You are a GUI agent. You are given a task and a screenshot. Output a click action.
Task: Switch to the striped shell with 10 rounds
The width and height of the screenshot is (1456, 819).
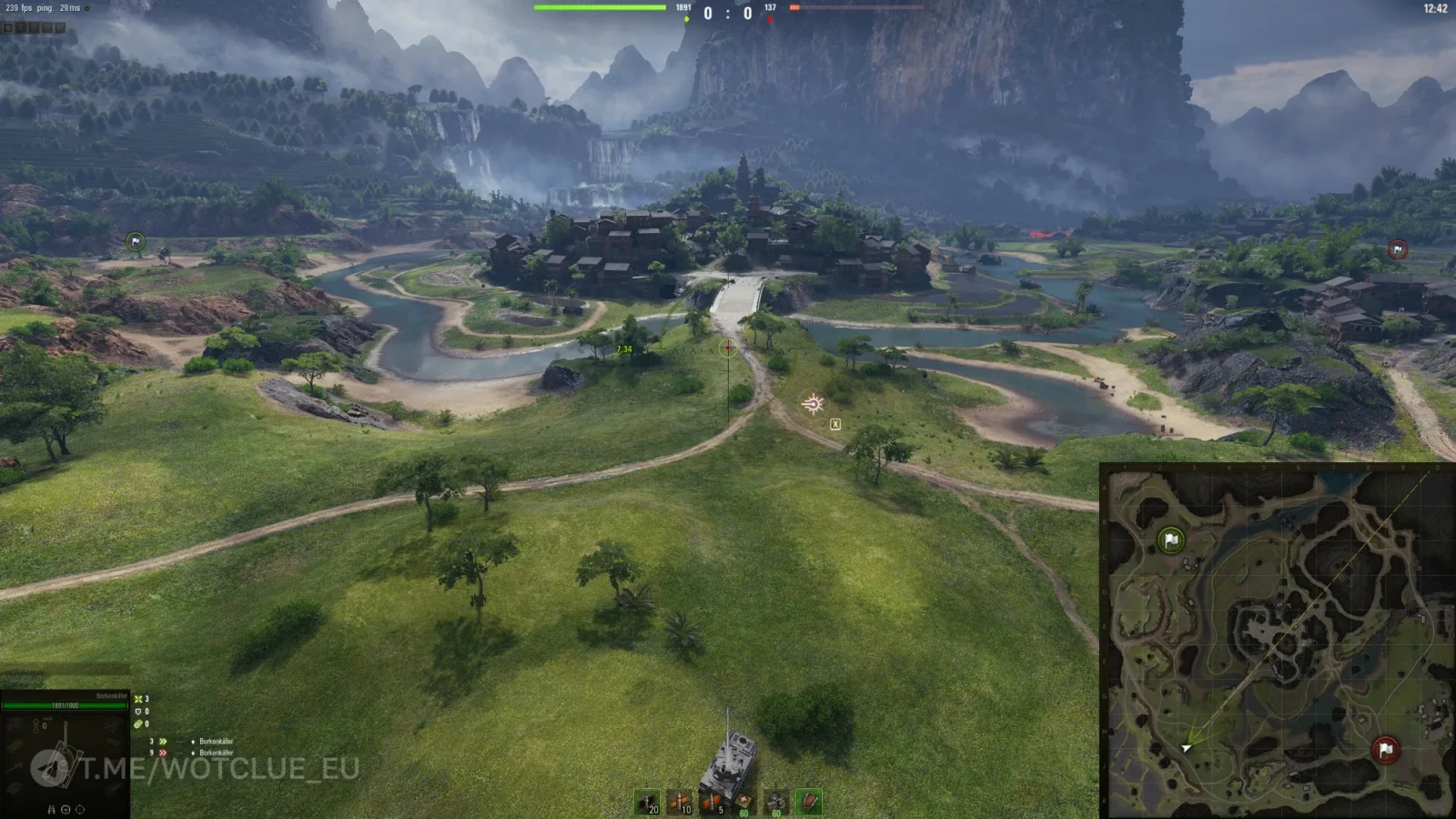pyautogui.click(x=679, y=802)
